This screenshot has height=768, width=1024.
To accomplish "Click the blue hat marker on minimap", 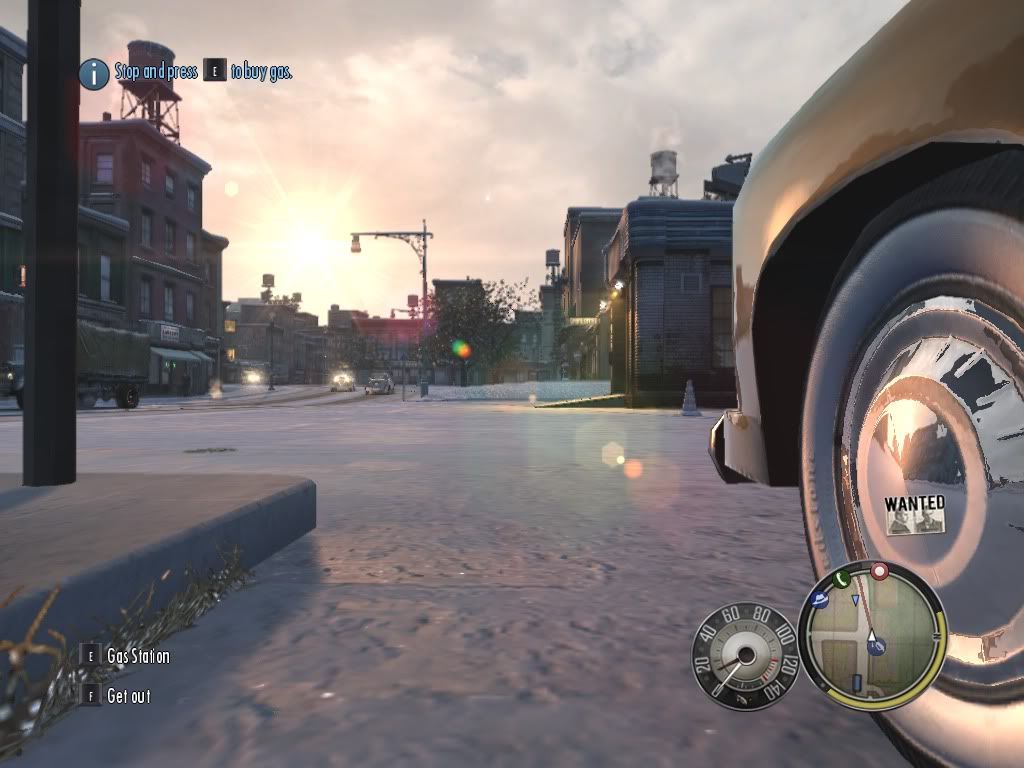I will 820,600.
